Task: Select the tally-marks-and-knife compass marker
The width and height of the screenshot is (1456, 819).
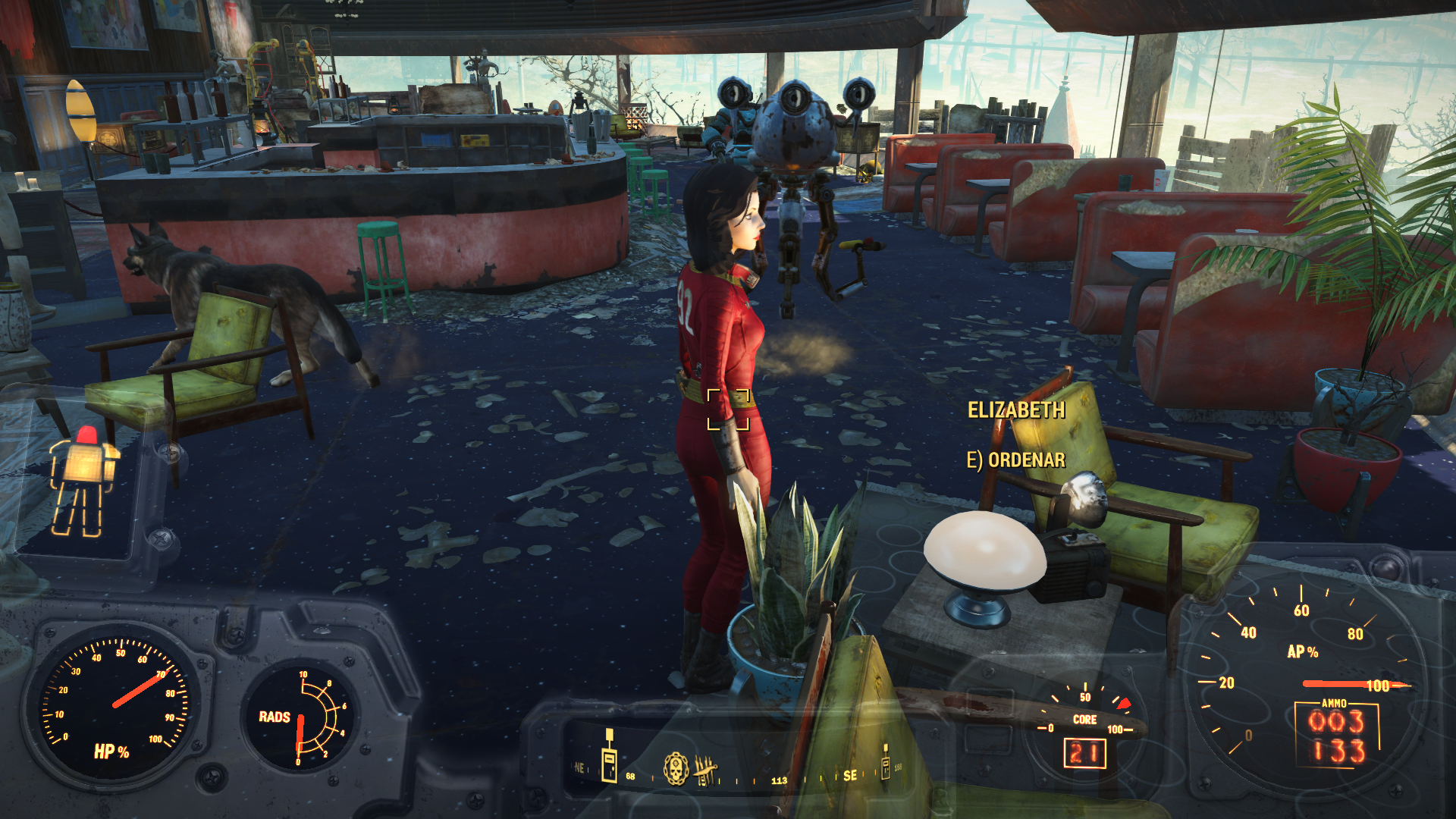Action: coord(705,770)
